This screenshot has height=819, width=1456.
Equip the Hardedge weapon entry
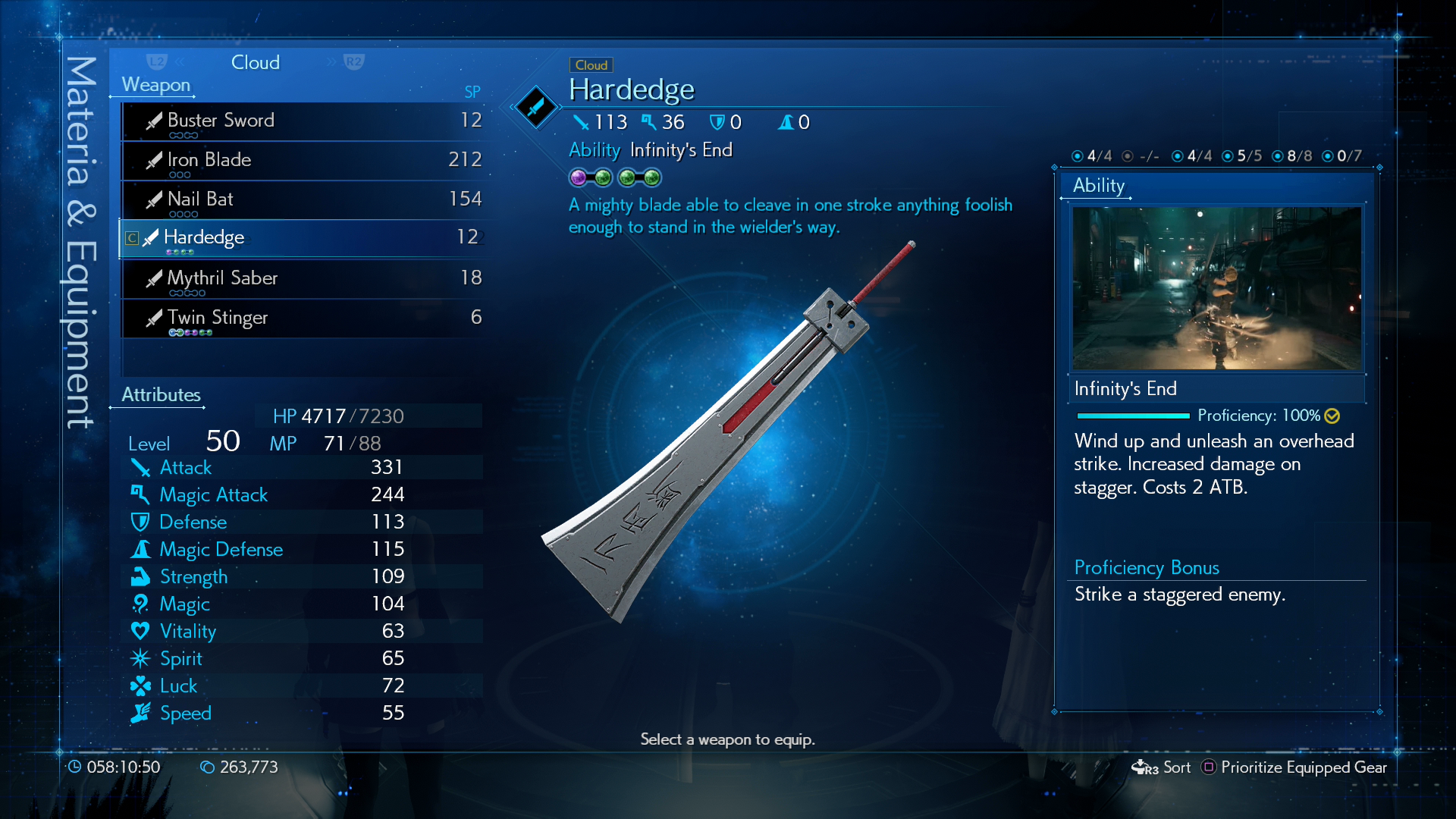click(302, 238)
